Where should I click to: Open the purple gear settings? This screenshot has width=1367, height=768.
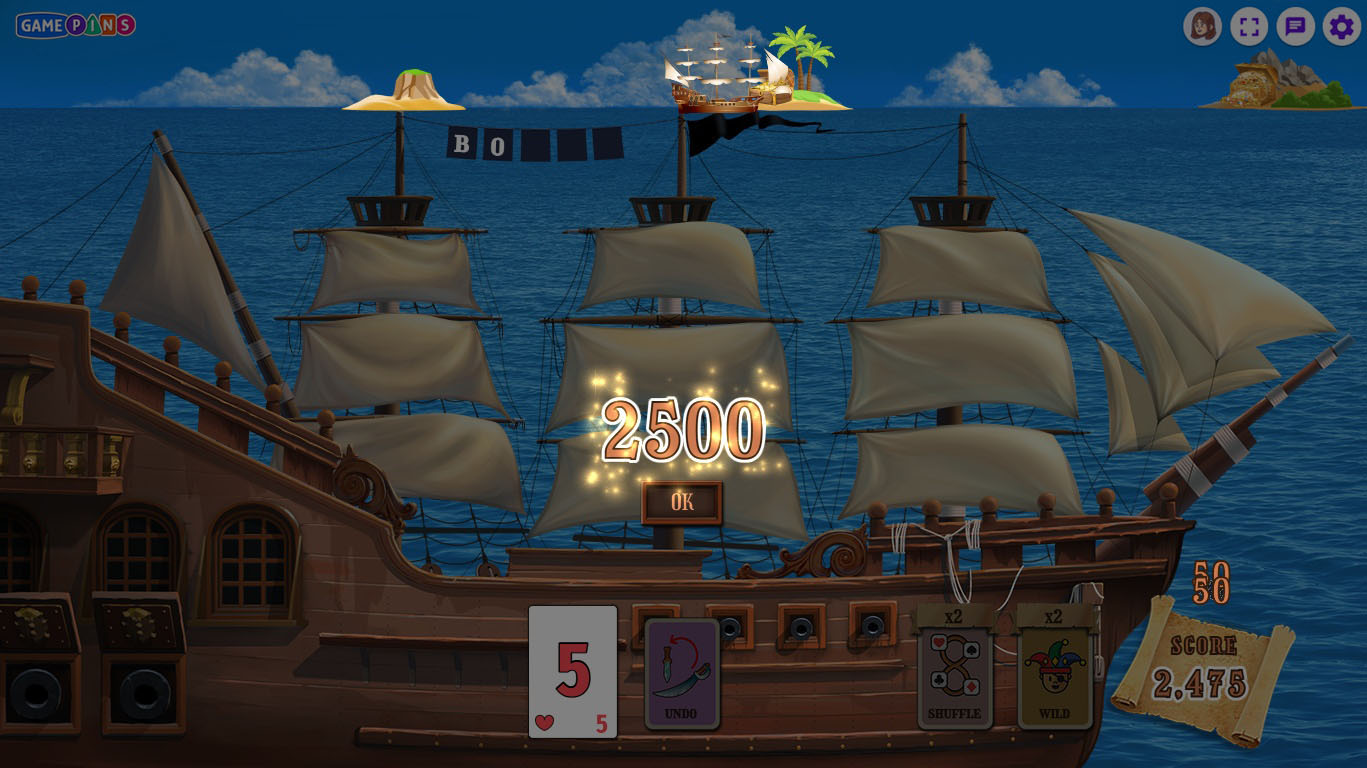[1341, 27]
